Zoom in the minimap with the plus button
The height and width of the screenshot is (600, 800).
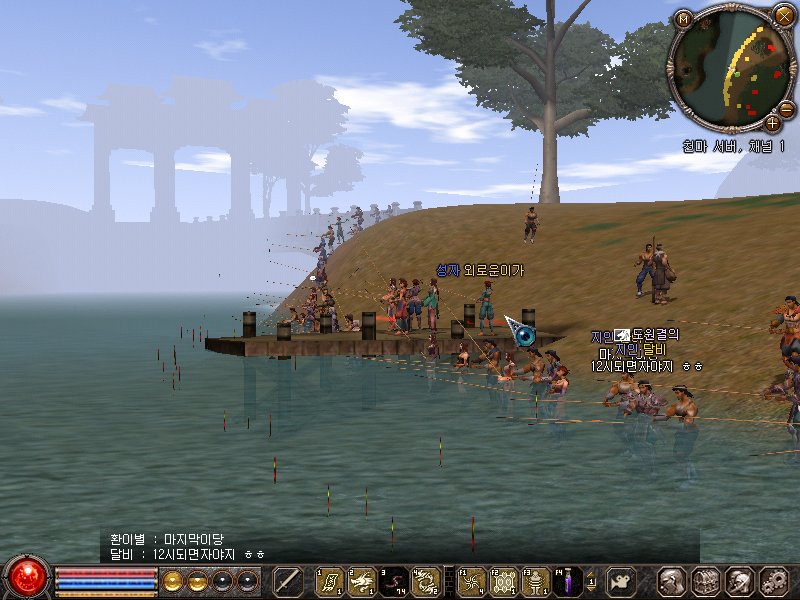(x=772, y=123)
